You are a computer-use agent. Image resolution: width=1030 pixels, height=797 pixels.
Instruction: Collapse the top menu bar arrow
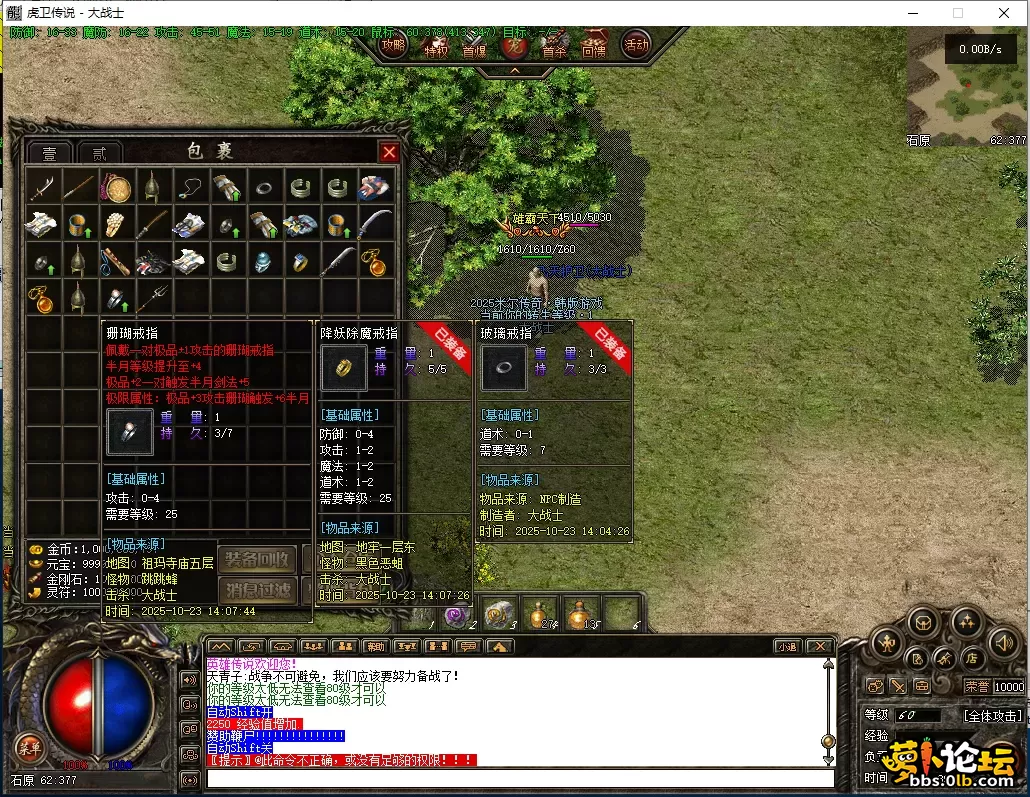click(514, 70)
